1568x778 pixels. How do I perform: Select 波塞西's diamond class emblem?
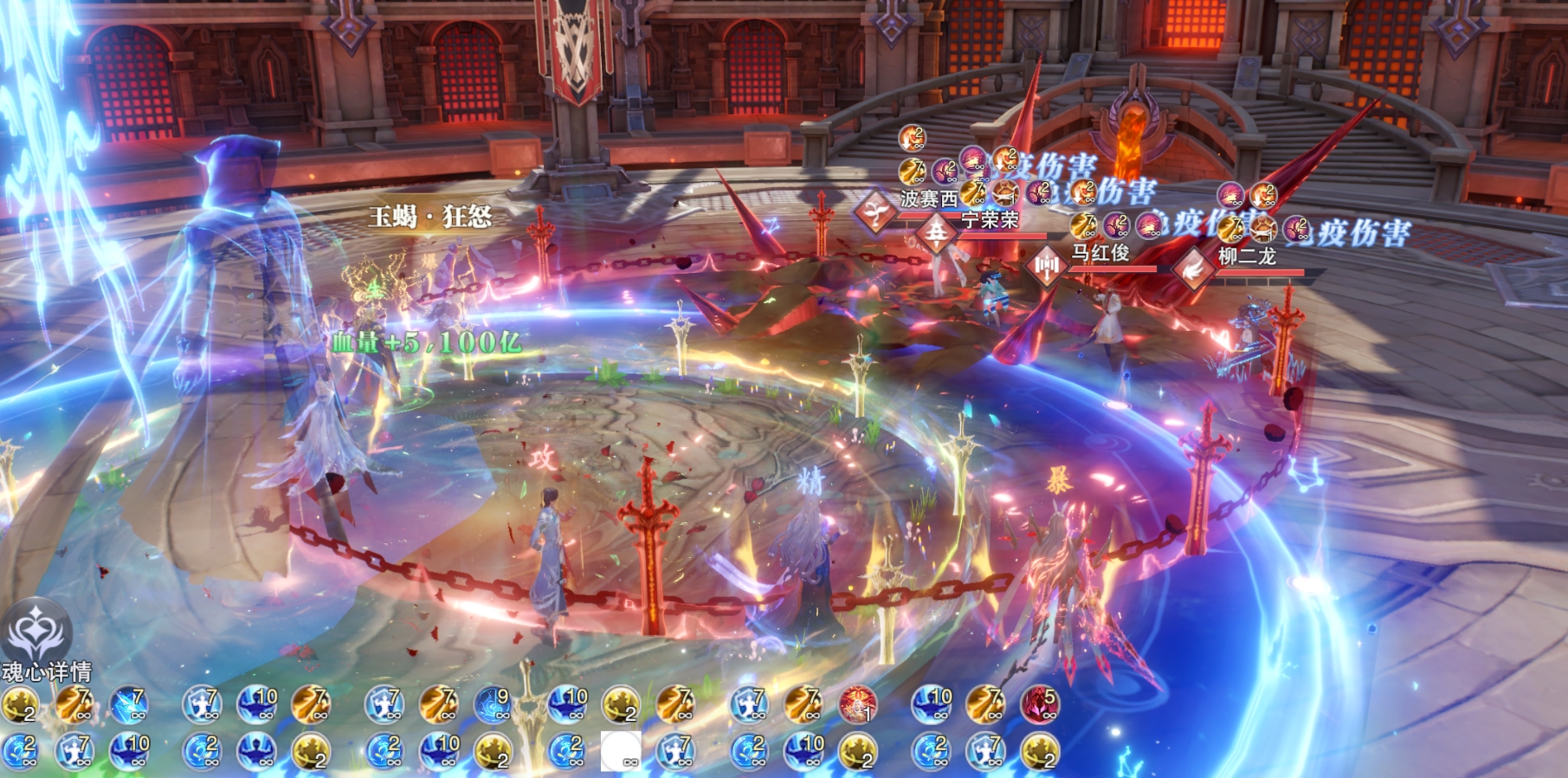click(x=875, y=212)
